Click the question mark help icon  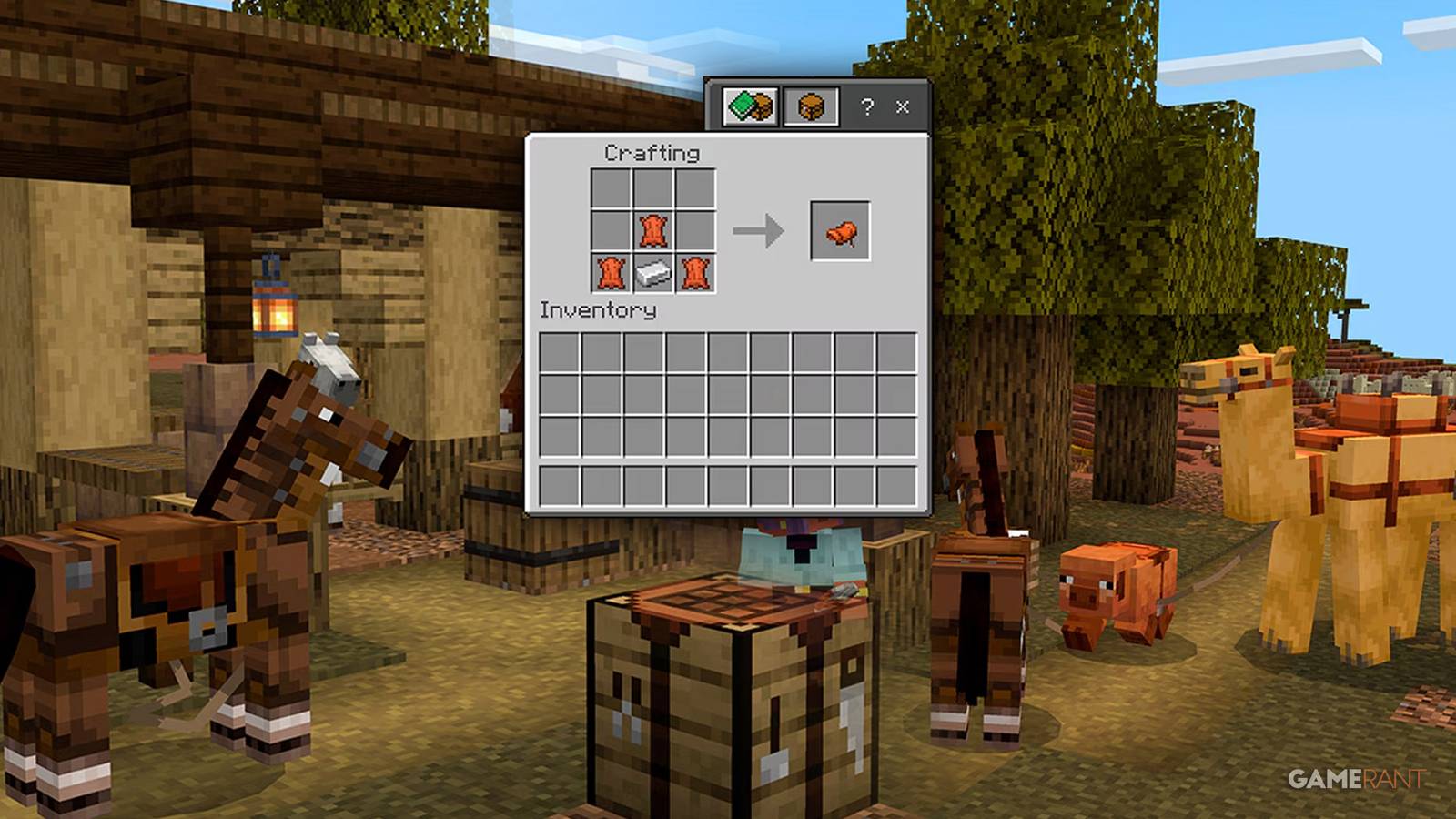coord(867,107)
